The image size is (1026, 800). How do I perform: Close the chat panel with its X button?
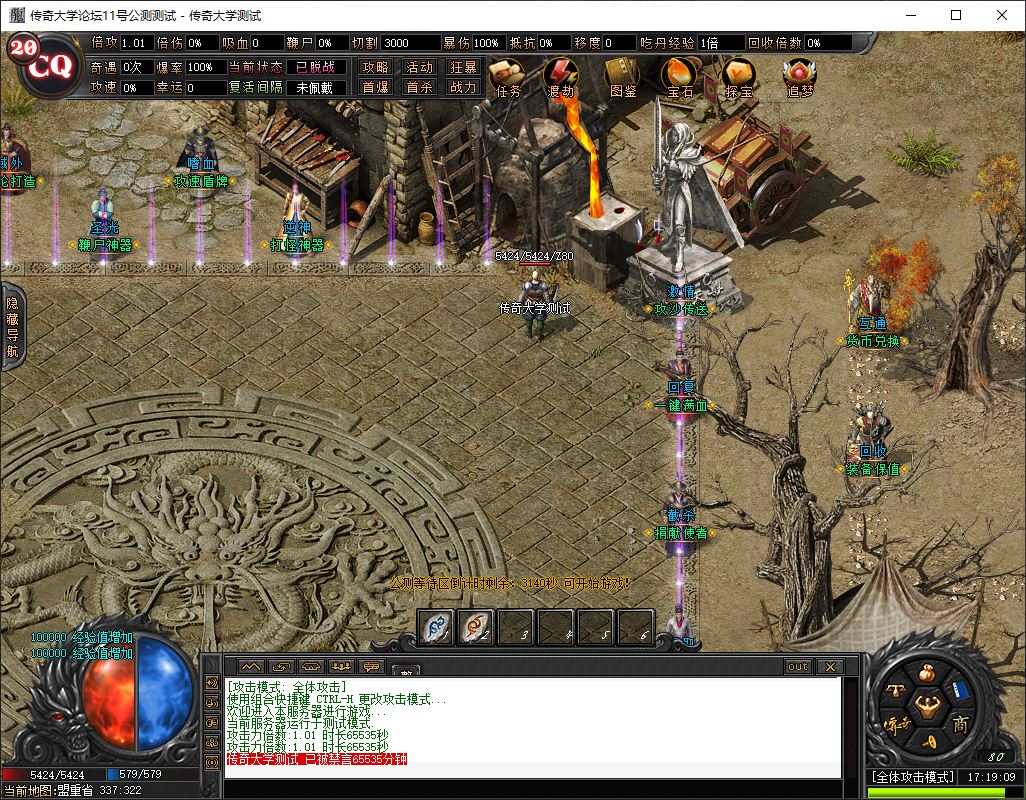pos(829,666)
